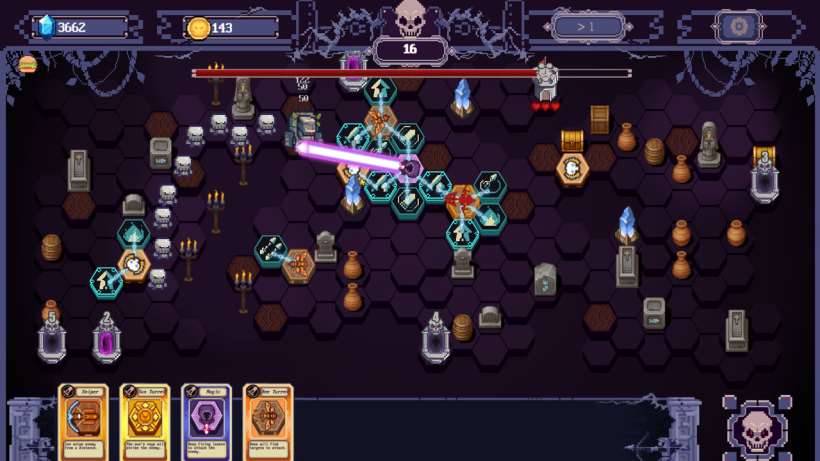Toggle the game speed button

tap(588, 27)
